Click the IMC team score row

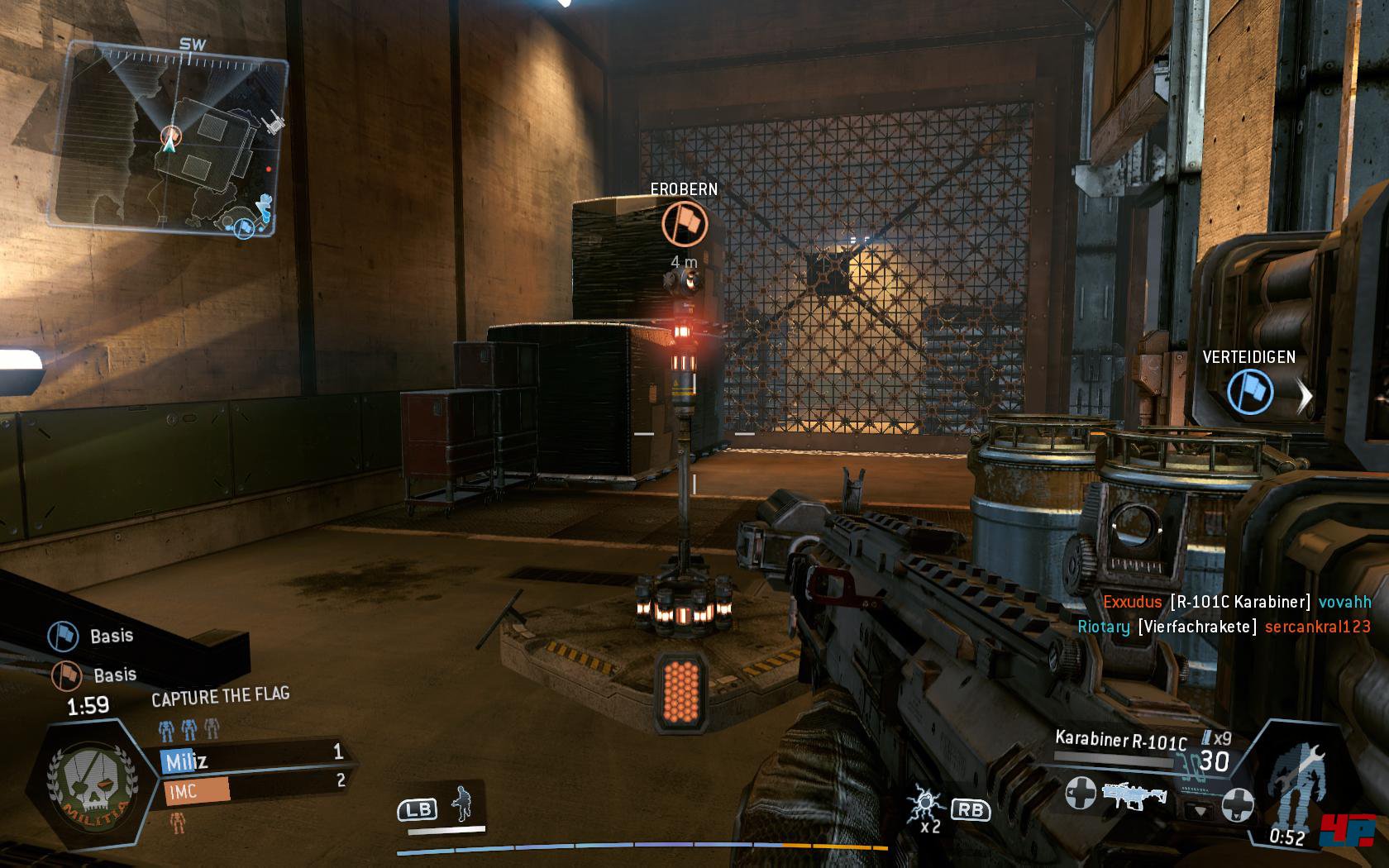(253, 788)
